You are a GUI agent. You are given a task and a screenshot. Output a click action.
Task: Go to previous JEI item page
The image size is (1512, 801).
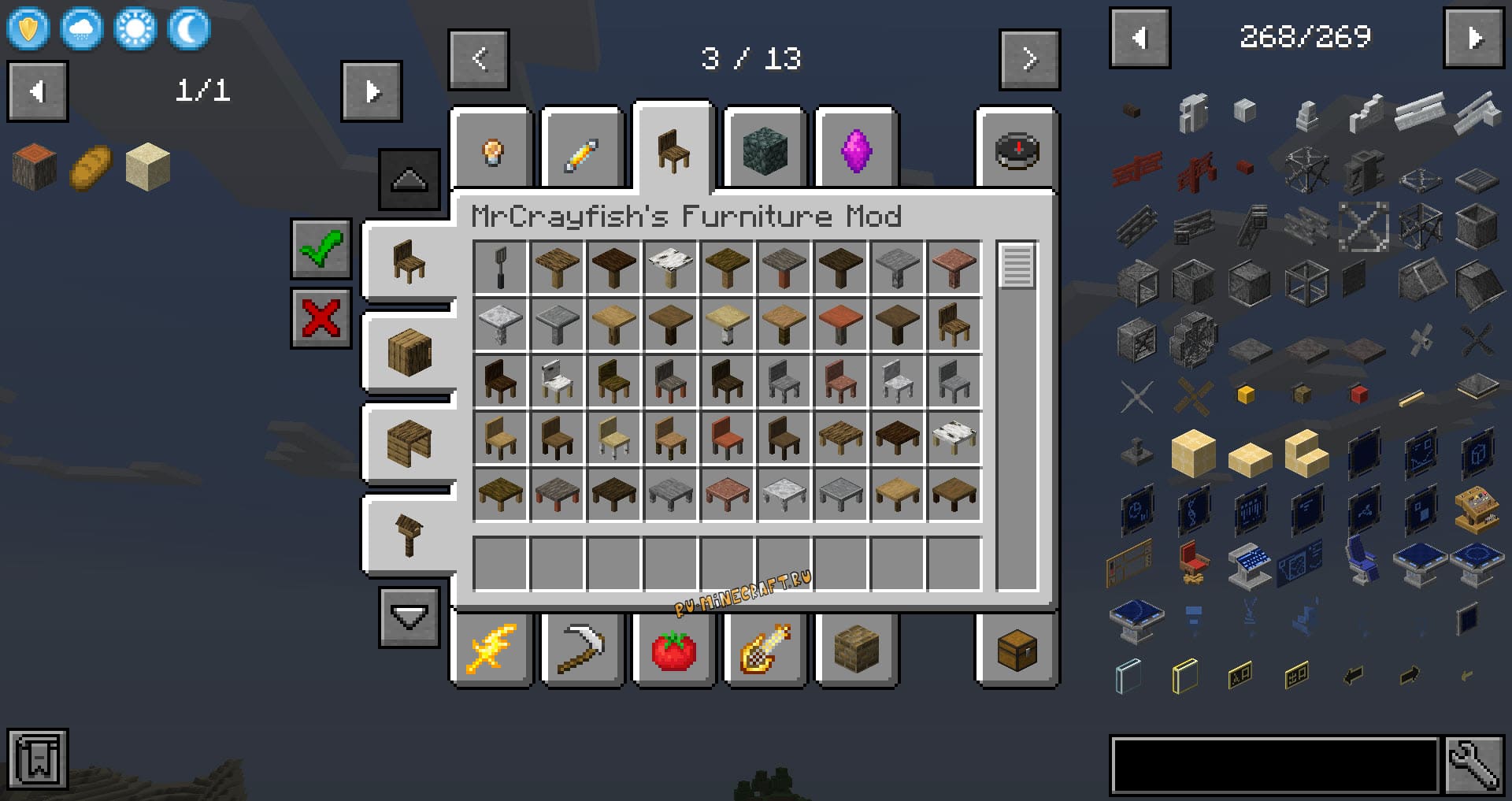pyautogui.click(x=1140, y=38)
